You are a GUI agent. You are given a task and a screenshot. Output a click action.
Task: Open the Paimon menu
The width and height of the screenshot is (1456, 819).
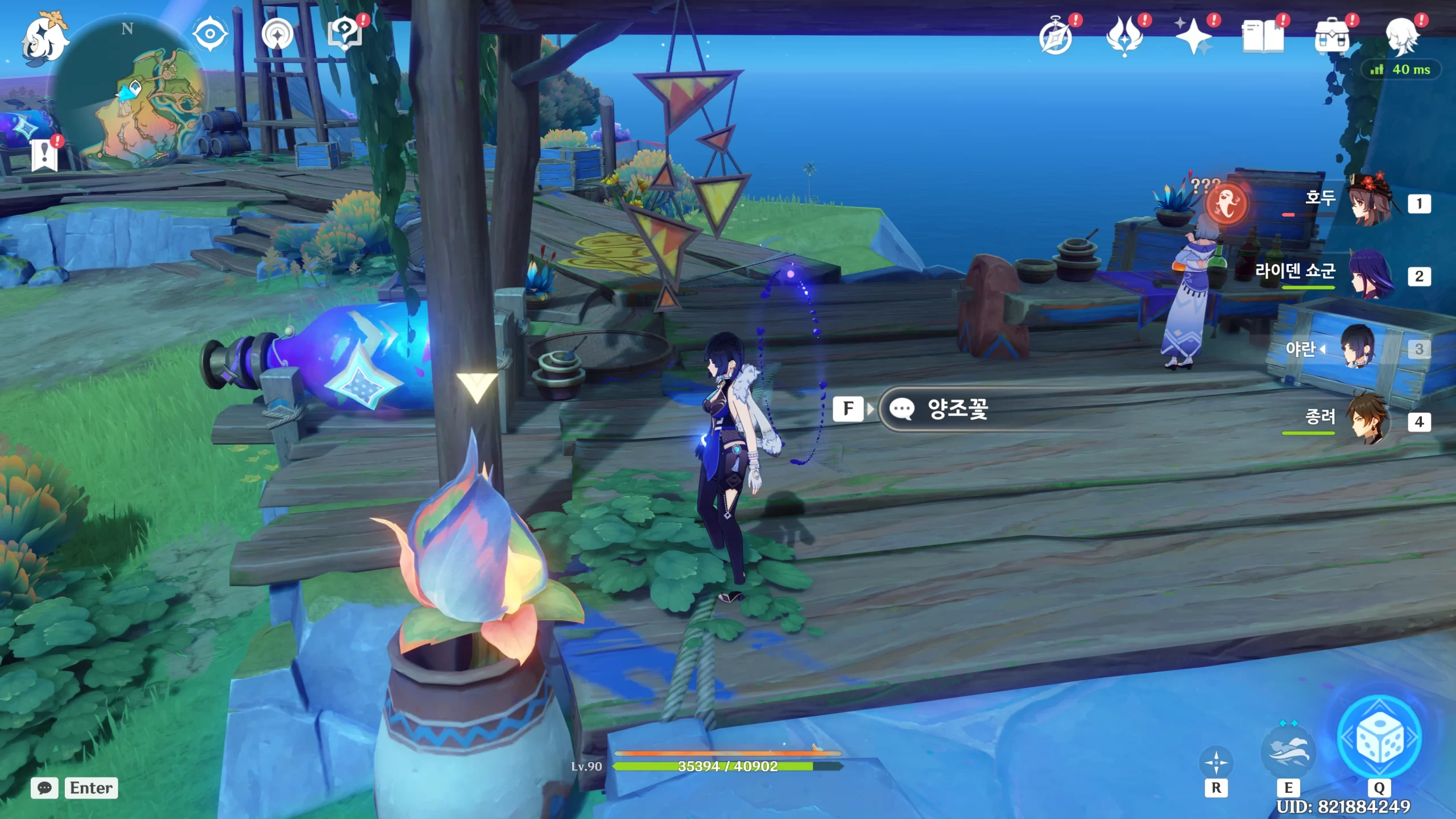(44, 39)
